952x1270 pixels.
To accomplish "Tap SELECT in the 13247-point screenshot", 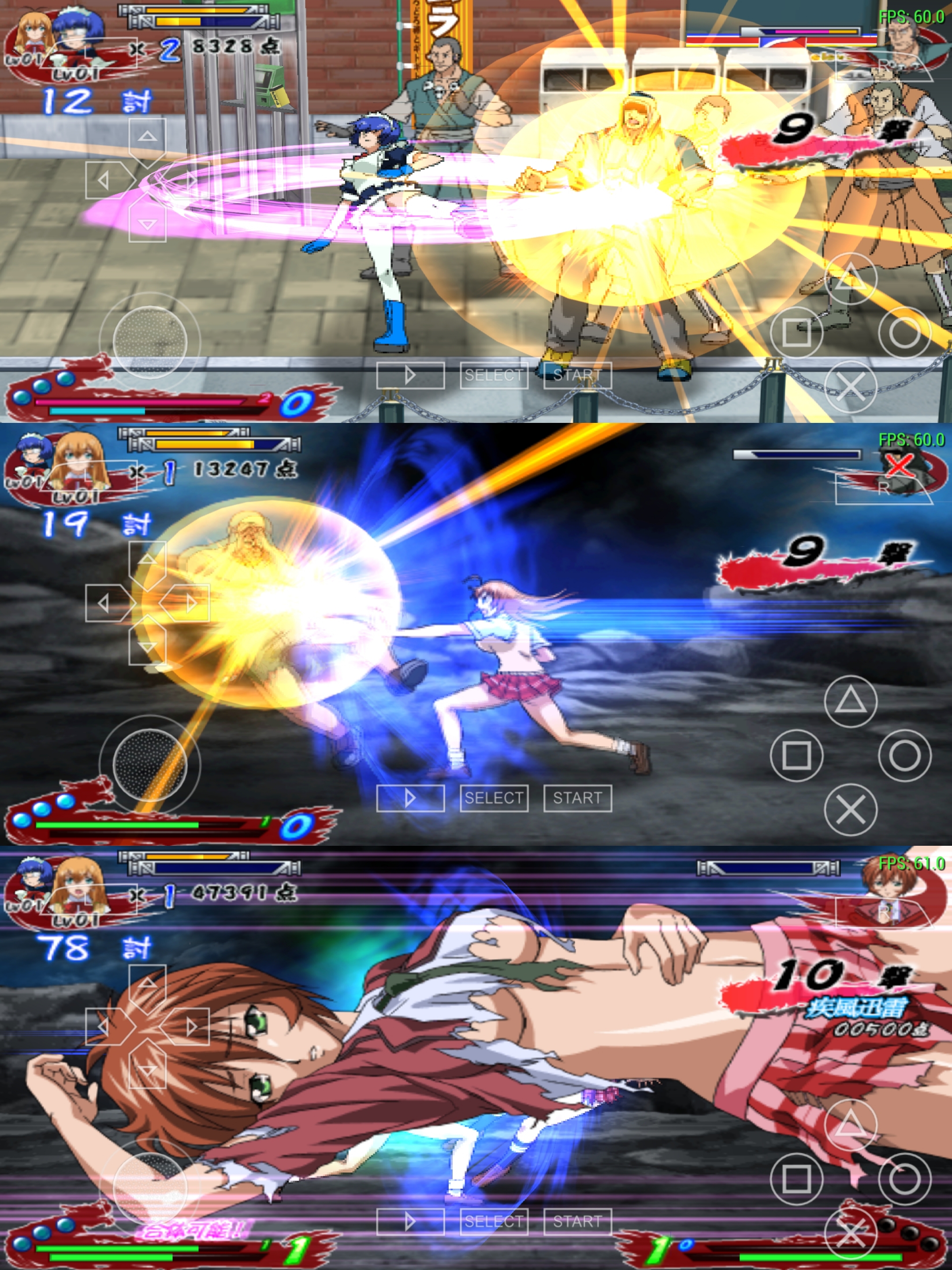I will click(x=494, y=798).
